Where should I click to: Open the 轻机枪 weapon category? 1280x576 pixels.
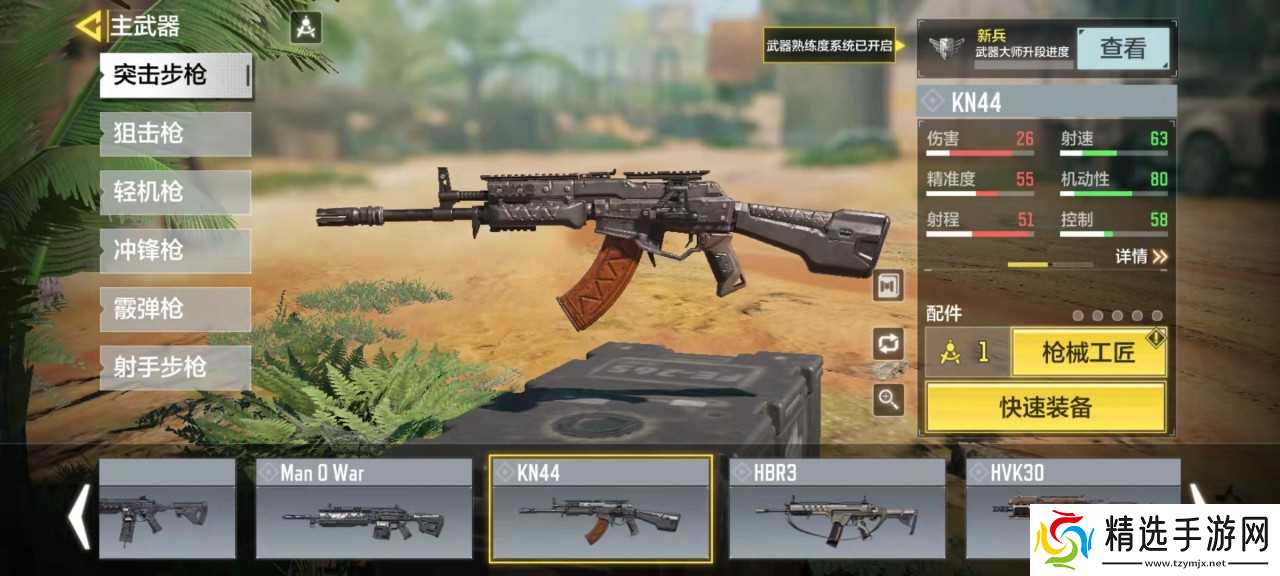pyautogui.click(x=175, y=192)
